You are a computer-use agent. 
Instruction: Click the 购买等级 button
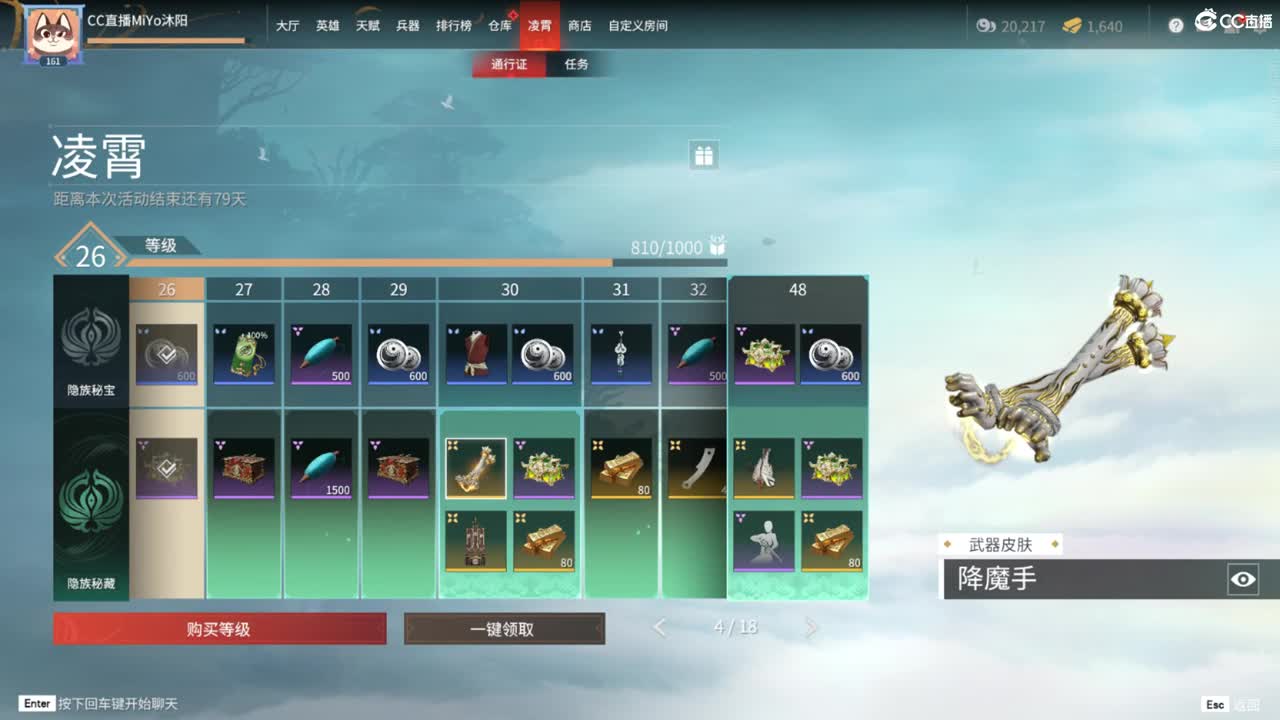(x=218, y=628)
